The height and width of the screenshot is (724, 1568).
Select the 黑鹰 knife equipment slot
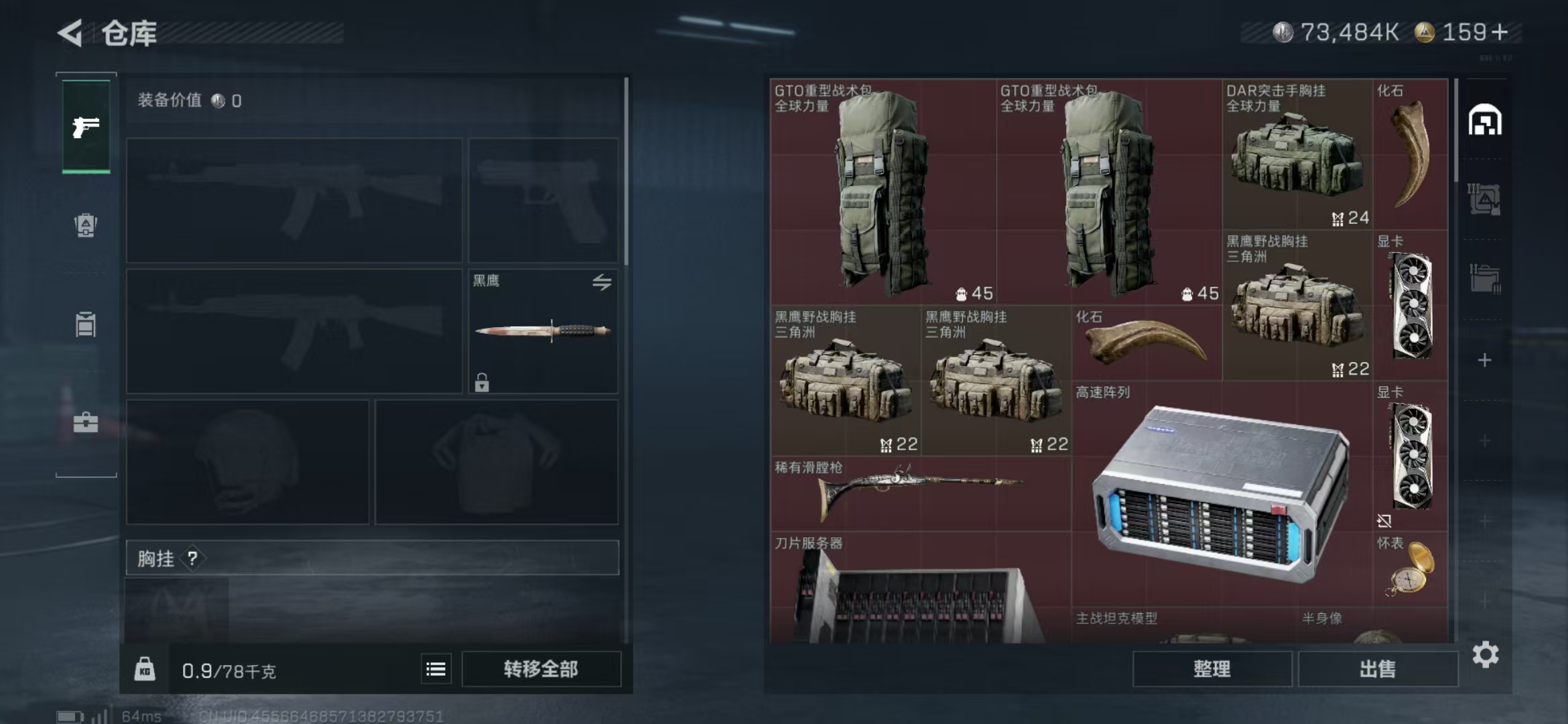(x=543, y=331)
